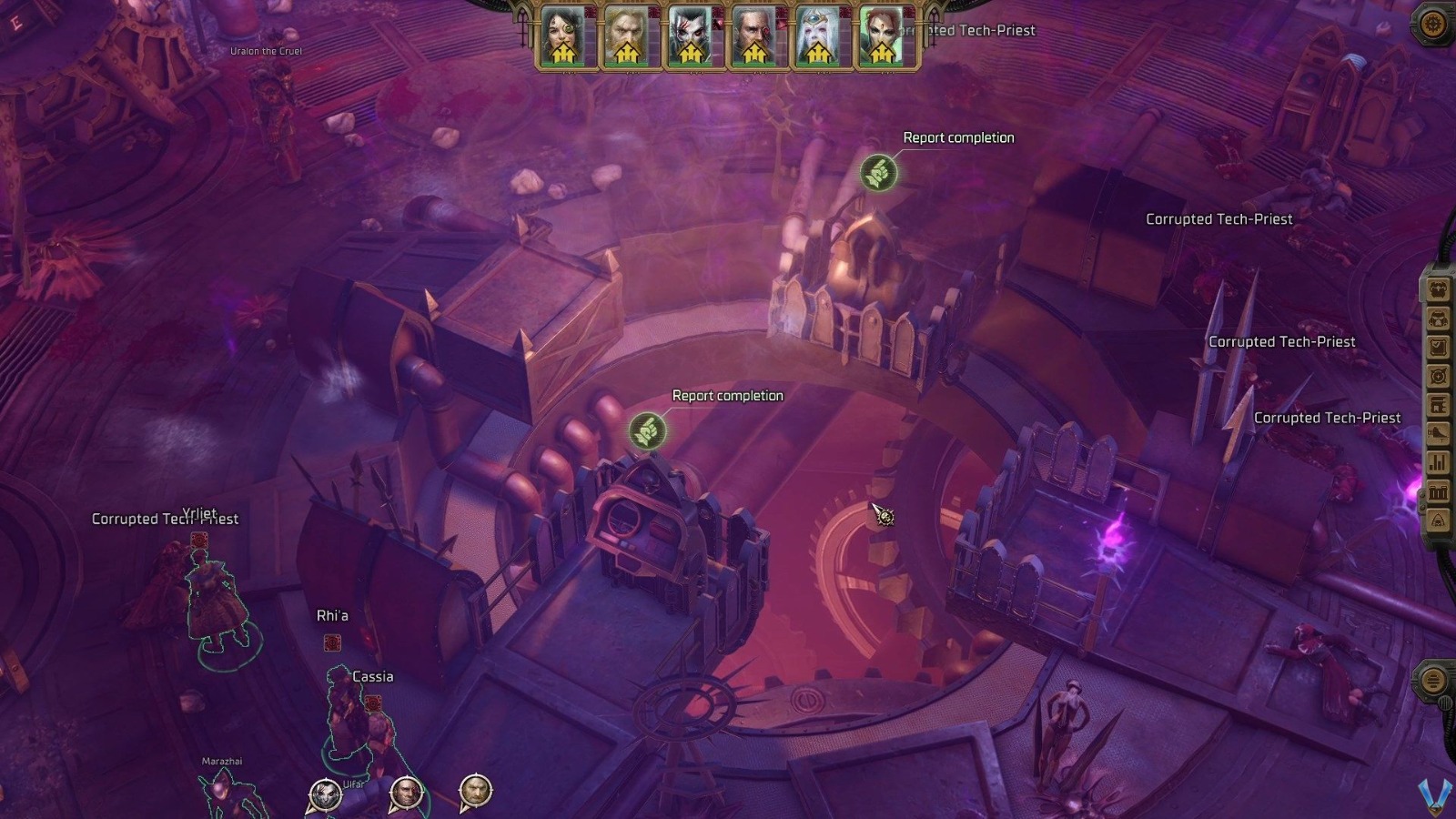Click Uralon the Cruel's nameplate
Screen dimensions: 1456x819
click(x=268, y=51)
